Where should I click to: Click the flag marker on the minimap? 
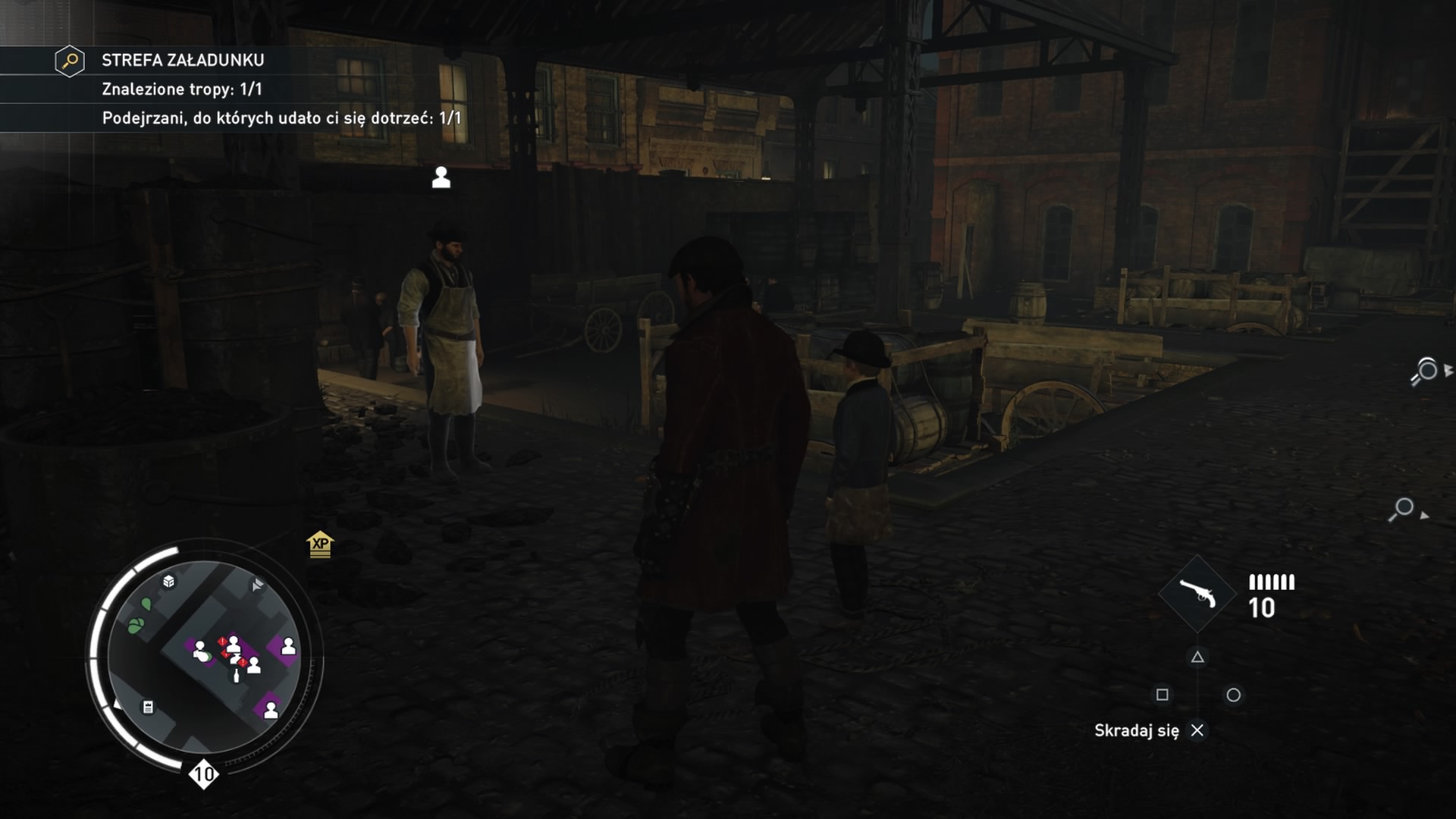pos(256,585)
